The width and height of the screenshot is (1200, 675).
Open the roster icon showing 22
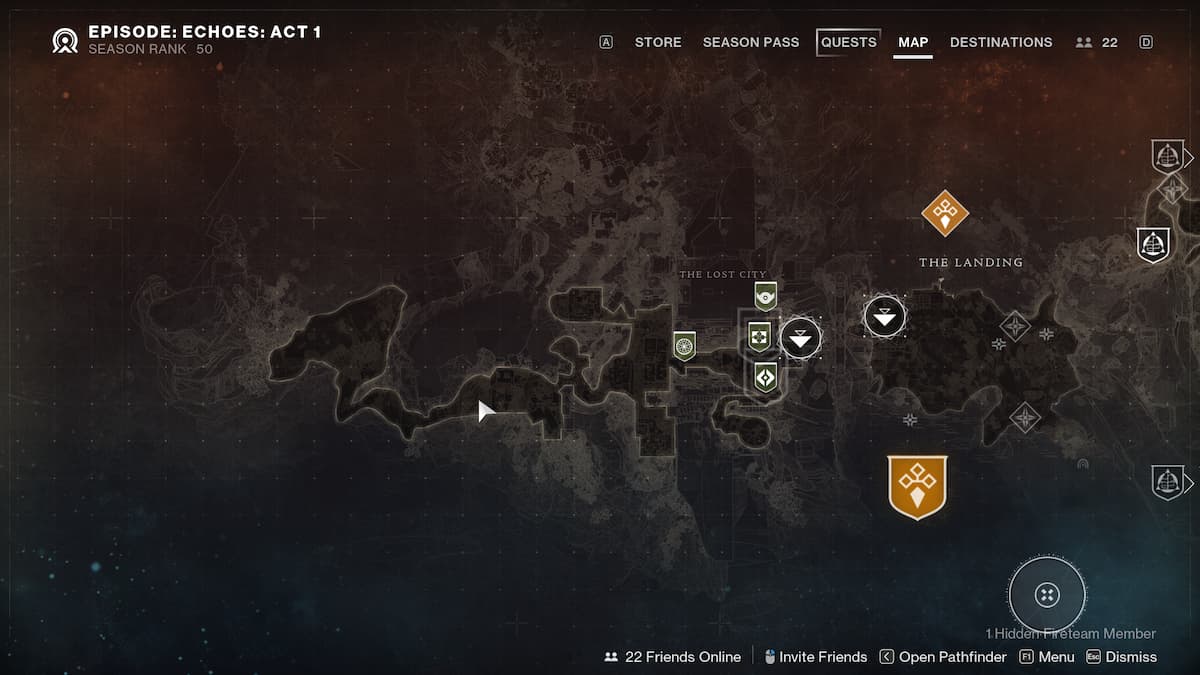1097,42
